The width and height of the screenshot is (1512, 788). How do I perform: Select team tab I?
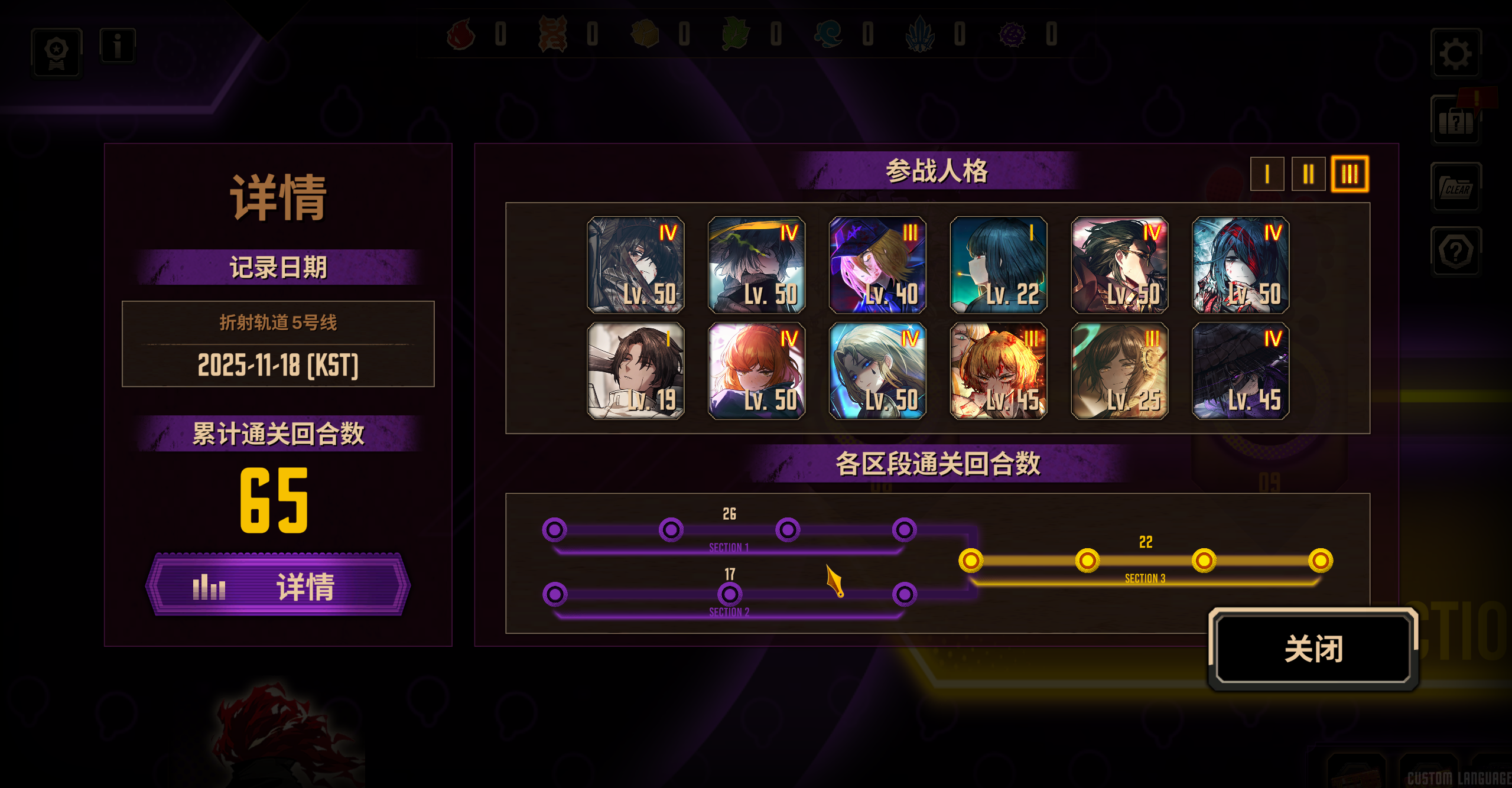coord(1266,175)
